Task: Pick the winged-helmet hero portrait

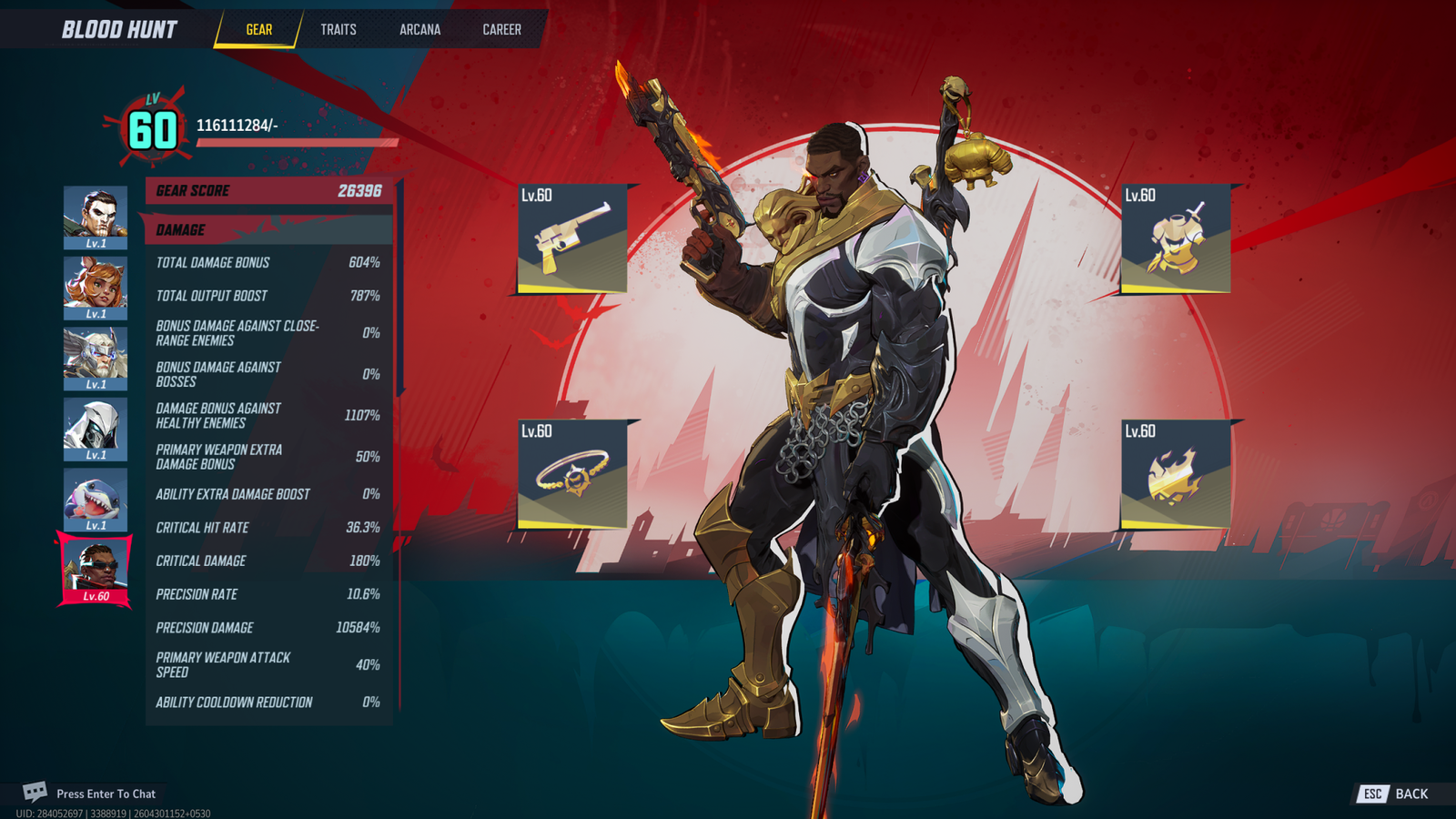Action: (x=96, y=359)
